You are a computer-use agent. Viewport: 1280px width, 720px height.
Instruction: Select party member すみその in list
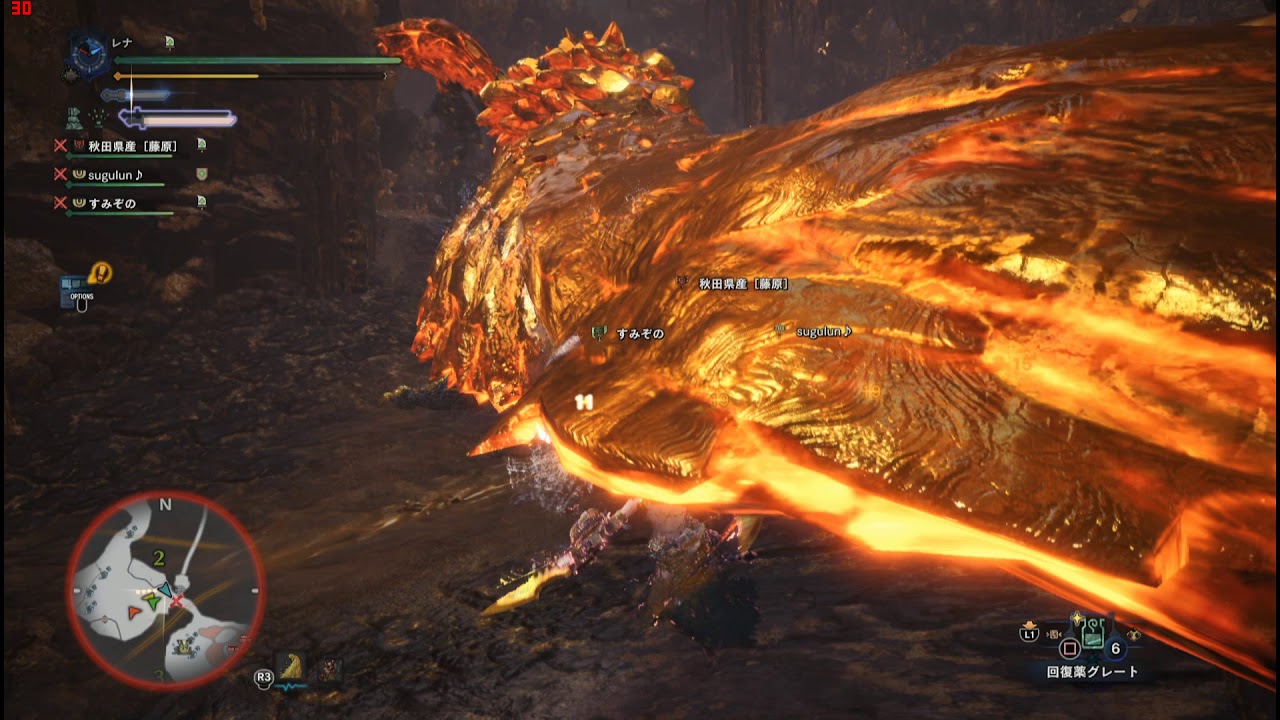point(111,203)
